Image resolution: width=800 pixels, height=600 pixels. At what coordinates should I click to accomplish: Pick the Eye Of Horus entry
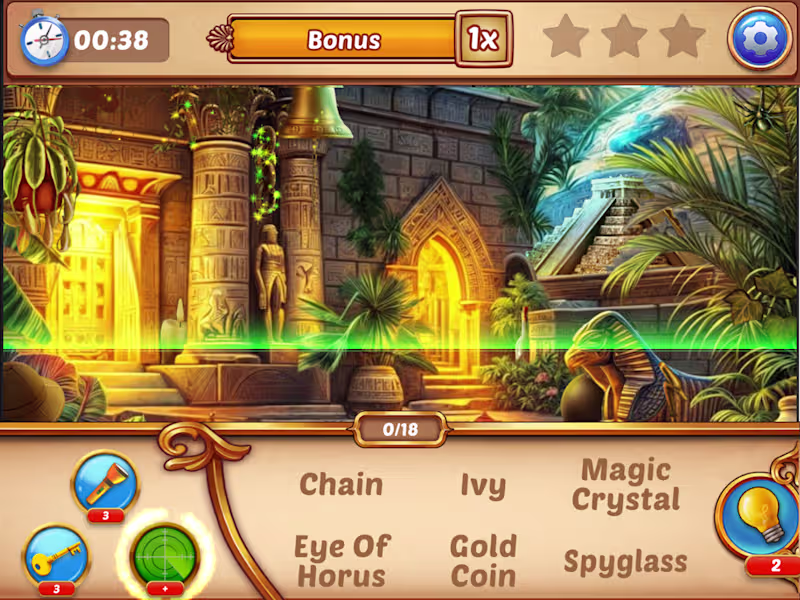341,561
